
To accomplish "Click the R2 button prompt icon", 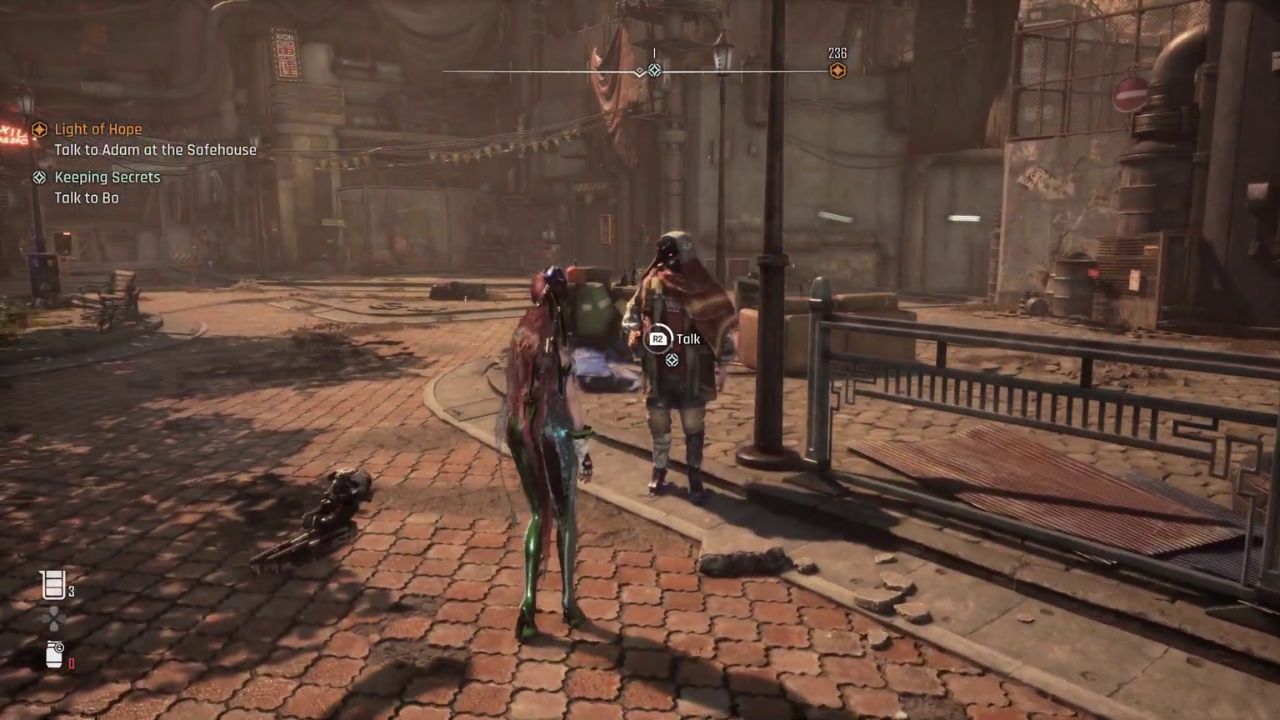I will (657, 338).
